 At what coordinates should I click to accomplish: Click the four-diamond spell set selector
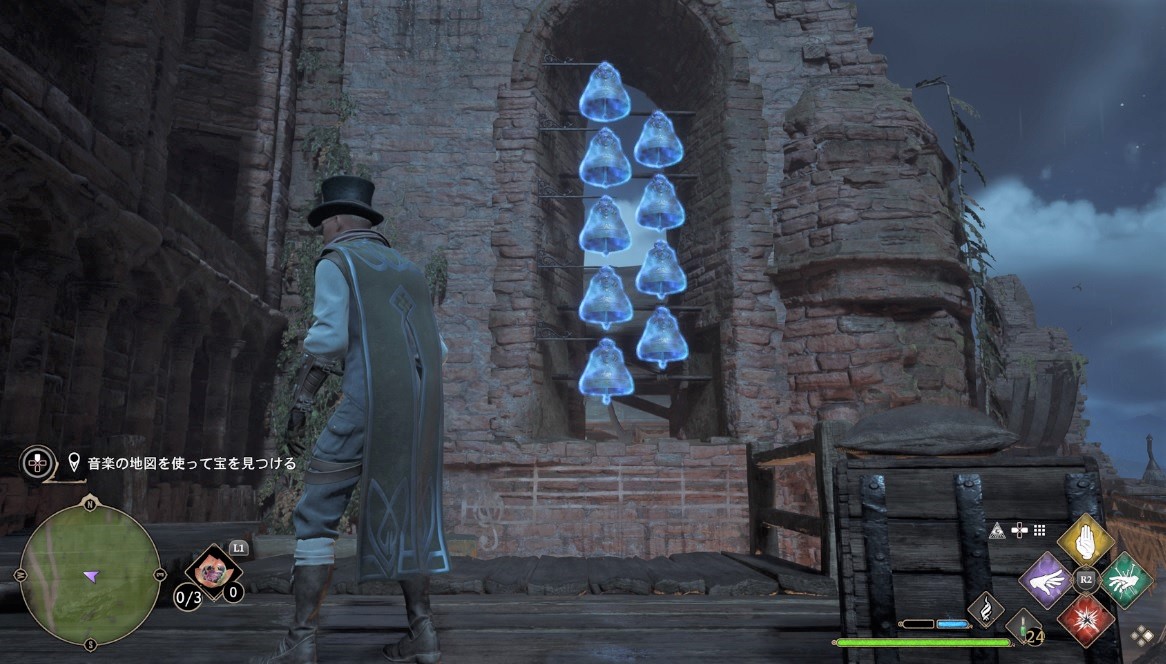click(x=1141, y=634)
